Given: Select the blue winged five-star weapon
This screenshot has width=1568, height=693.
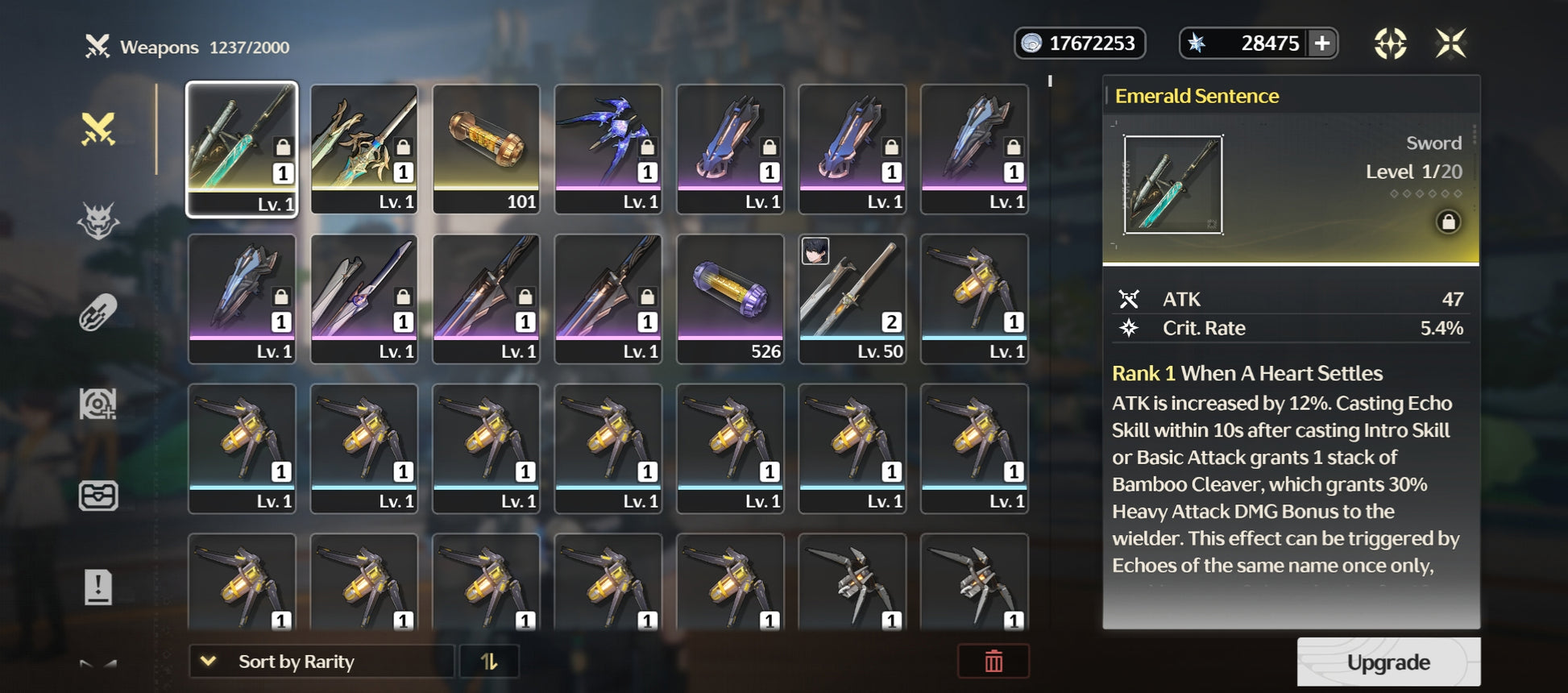Looking at the screenshot, I should [608, 148].
